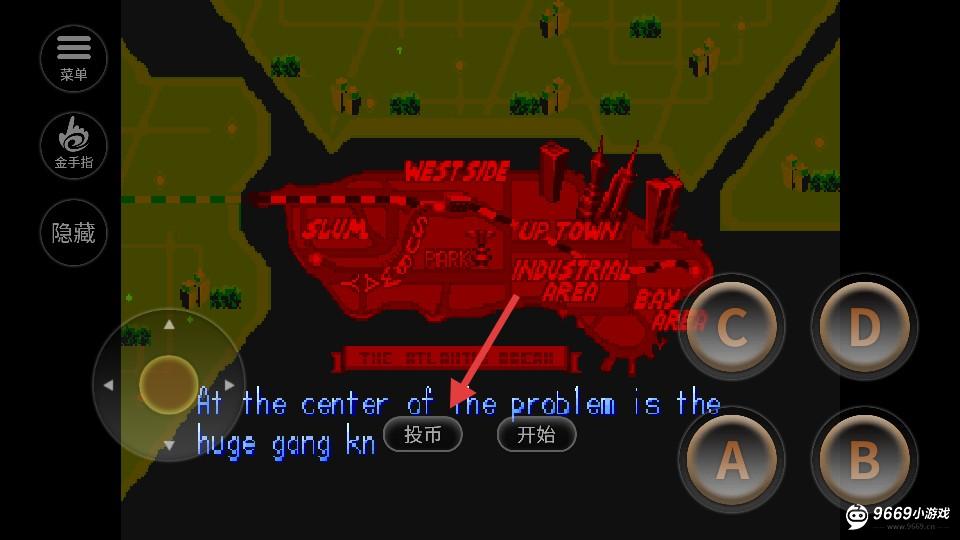
Task: Tap the C action button
Action: [731, 327]
